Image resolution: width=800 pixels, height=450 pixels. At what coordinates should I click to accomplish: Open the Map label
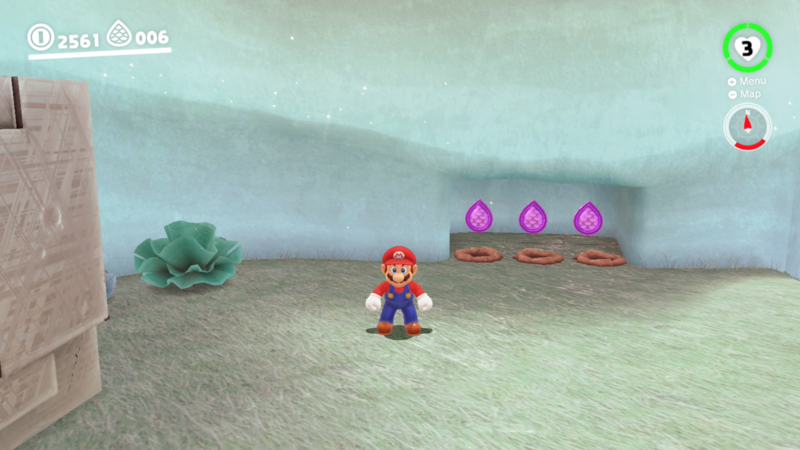(749, 94)
